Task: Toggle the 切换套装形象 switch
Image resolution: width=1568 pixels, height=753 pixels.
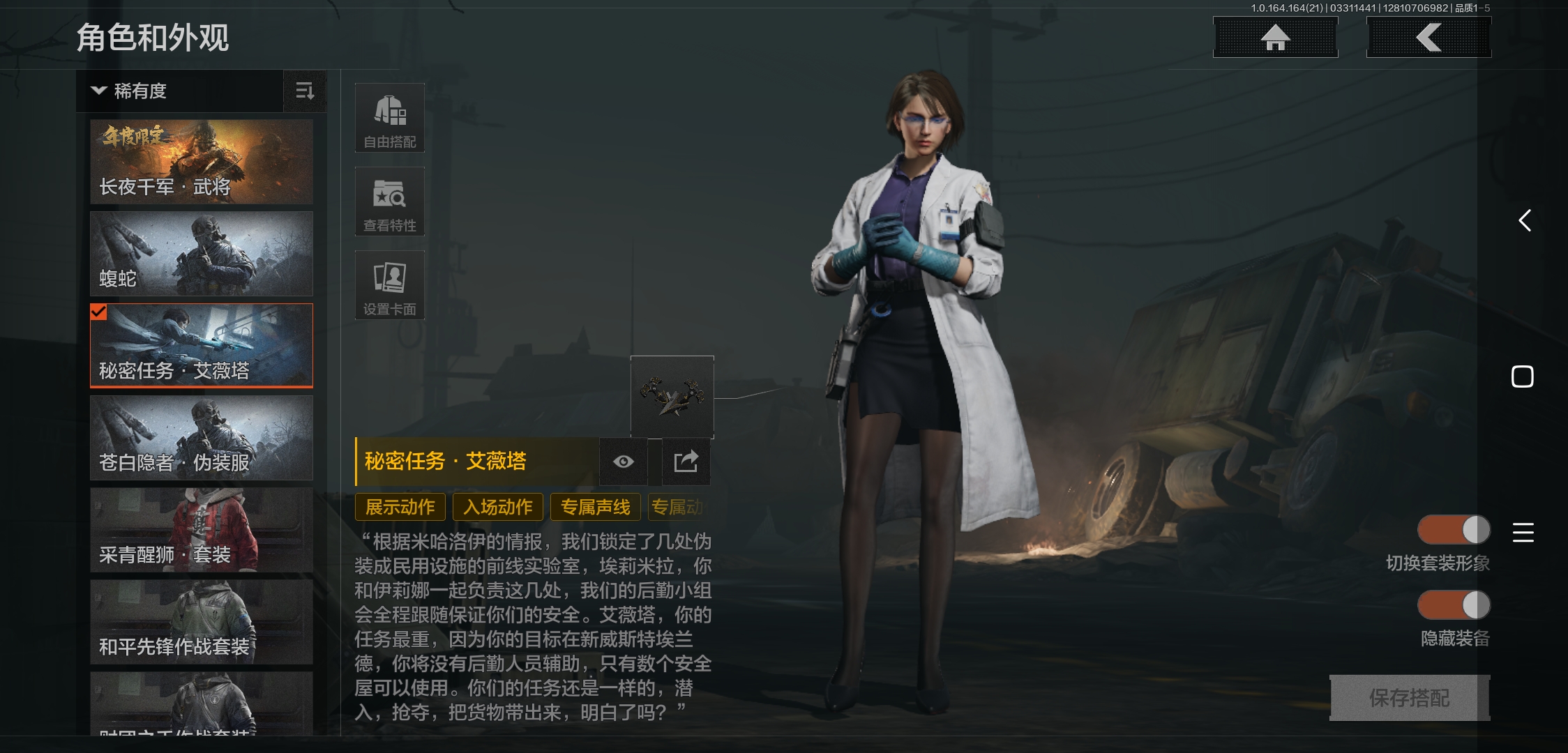Action: click(1454, 530)
